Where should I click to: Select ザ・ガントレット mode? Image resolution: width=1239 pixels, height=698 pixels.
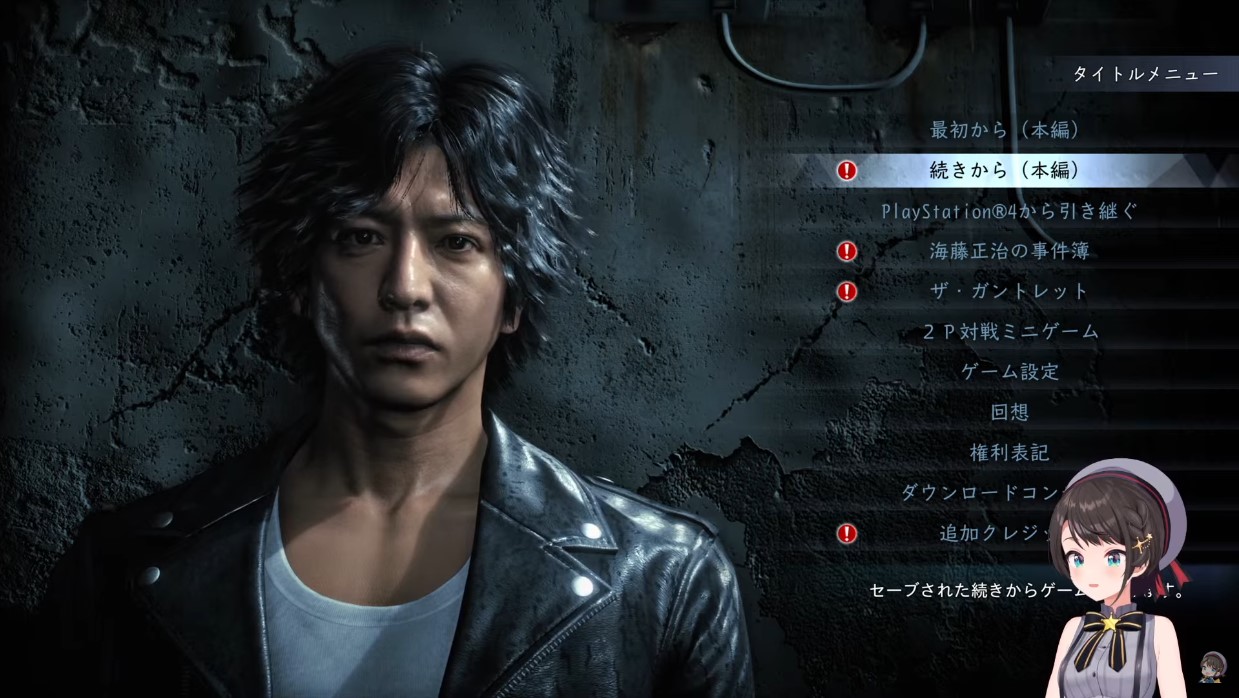(x=1009, y=291)
